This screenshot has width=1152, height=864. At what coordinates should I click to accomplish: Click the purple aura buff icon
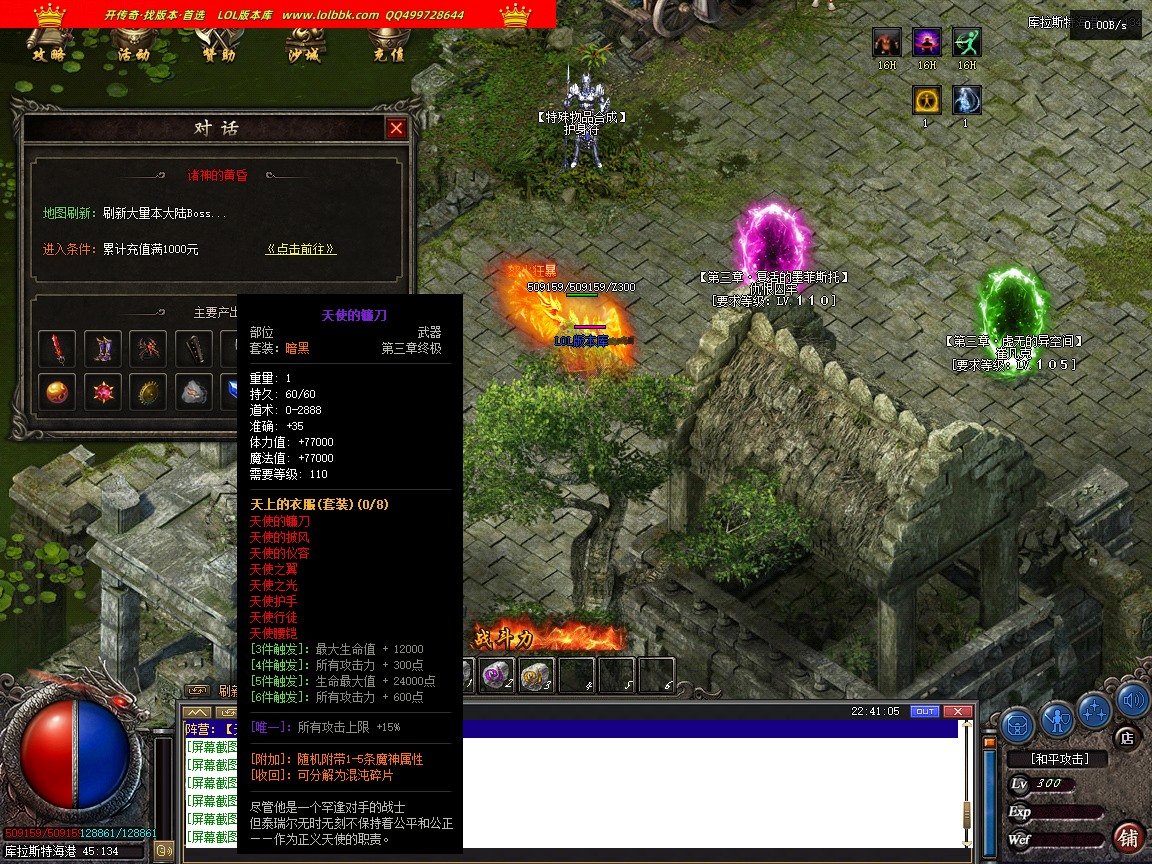927,43
